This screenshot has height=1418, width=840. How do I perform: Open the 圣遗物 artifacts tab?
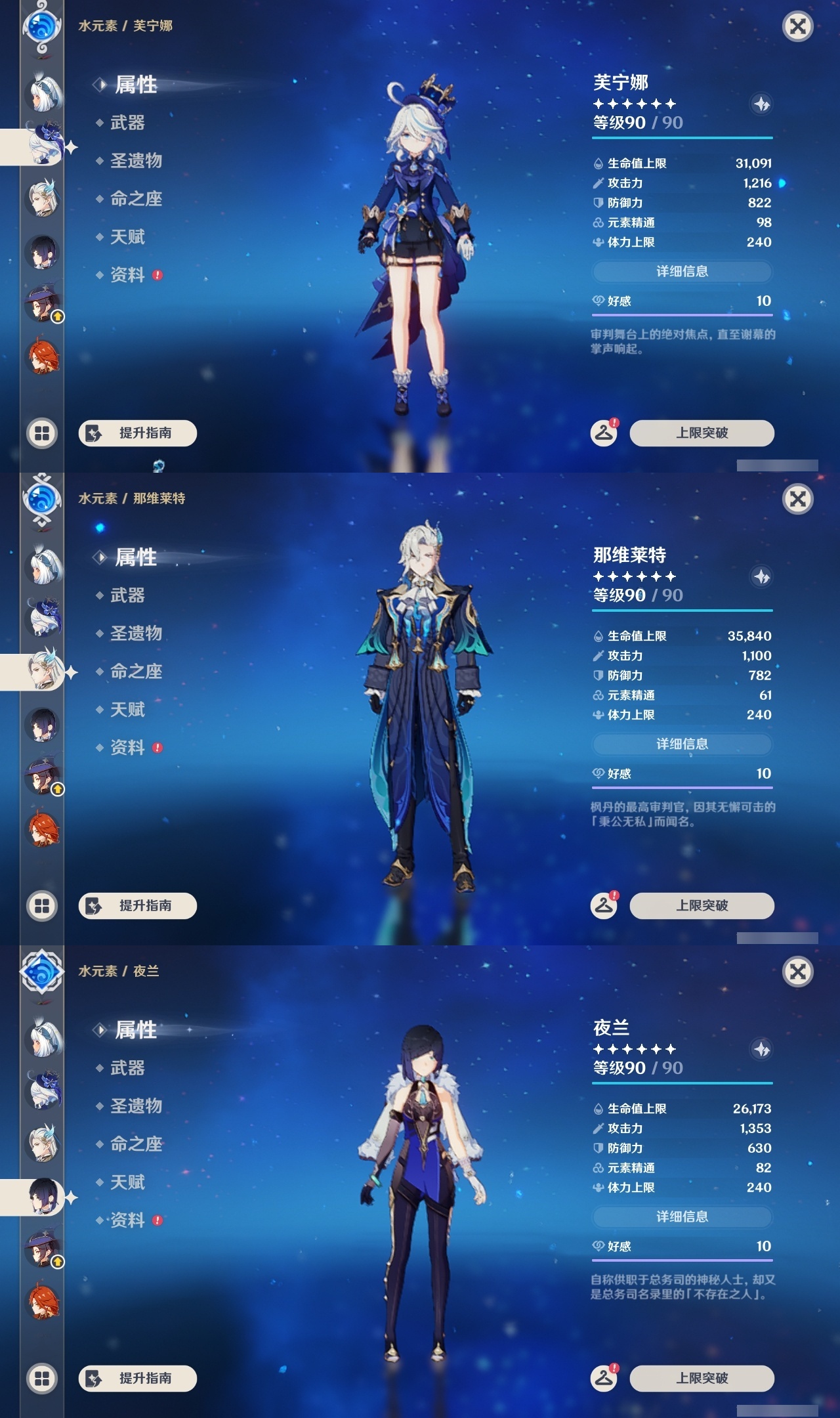(x=136, y=161)
